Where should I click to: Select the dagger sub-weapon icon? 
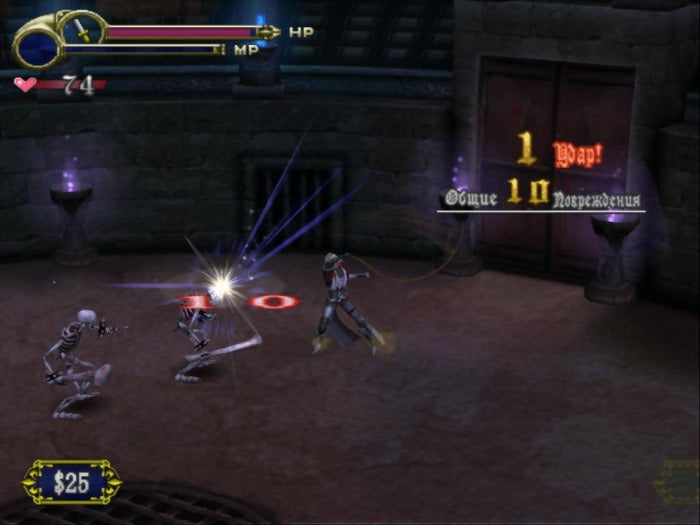82,30
